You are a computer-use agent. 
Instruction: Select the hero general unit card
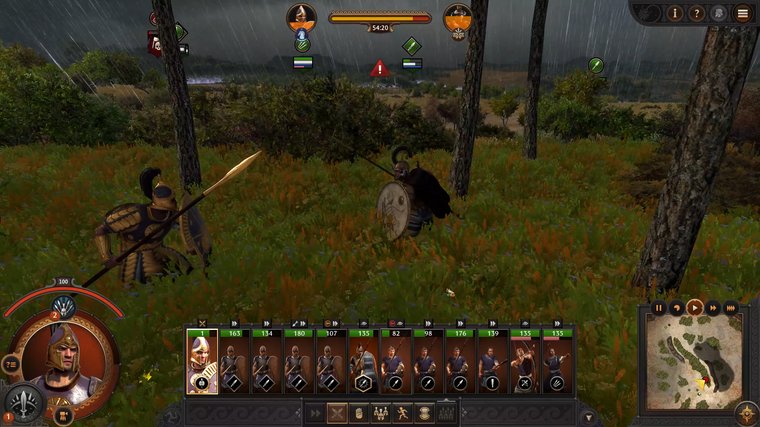201,361
